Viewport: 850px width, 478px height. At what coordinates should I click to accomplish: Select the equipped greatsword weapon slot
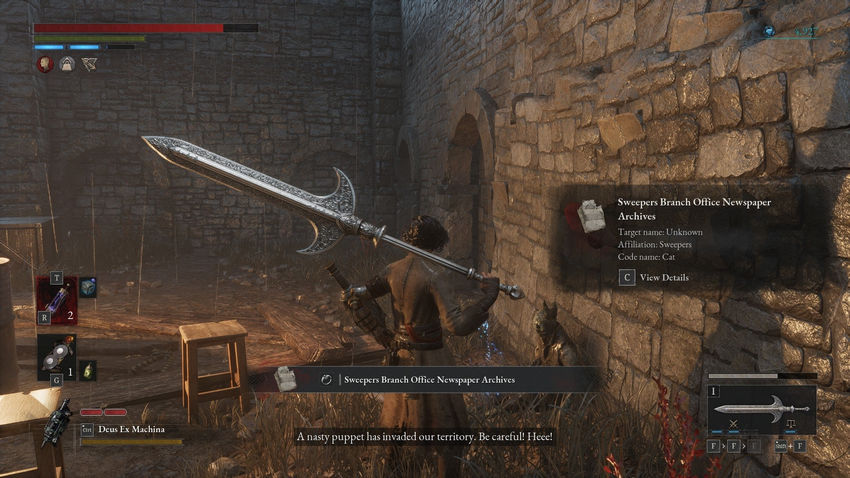tap(761, 410)
